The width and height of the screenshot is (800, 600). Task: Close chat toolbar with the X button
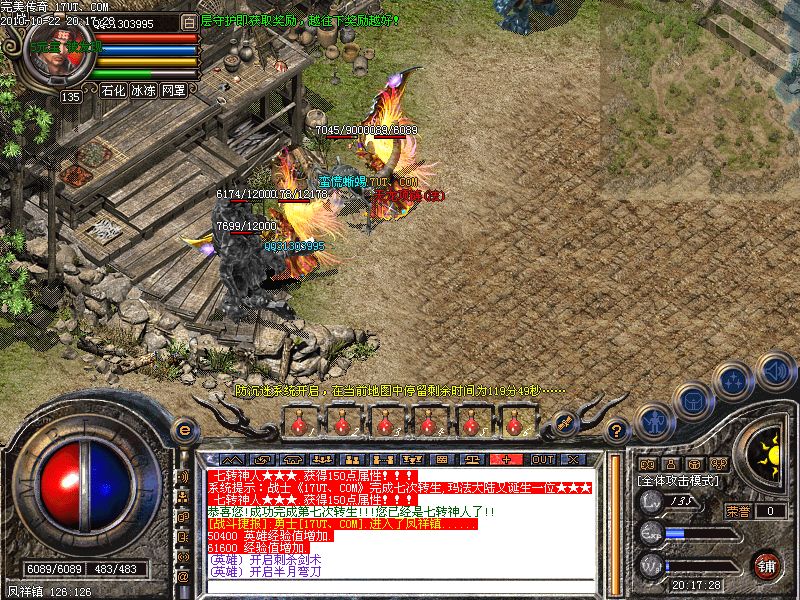(573, 459)
